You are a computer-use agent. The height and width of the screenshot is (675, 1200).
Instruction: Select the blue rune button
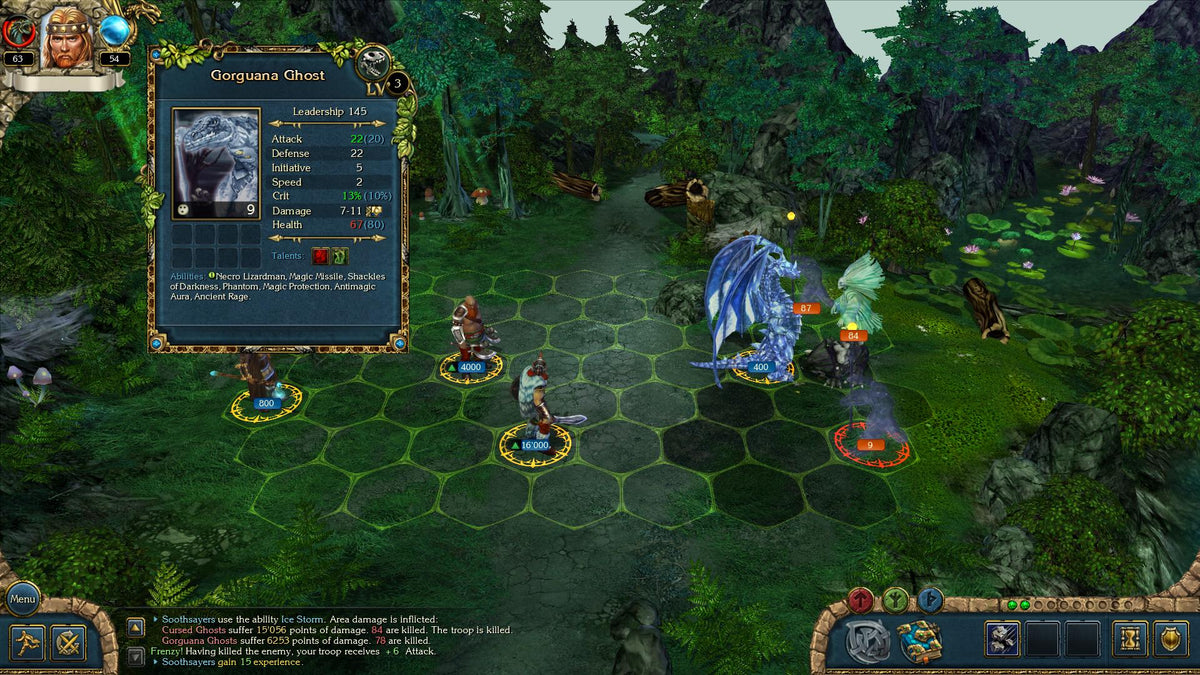(x=930, y=600)
